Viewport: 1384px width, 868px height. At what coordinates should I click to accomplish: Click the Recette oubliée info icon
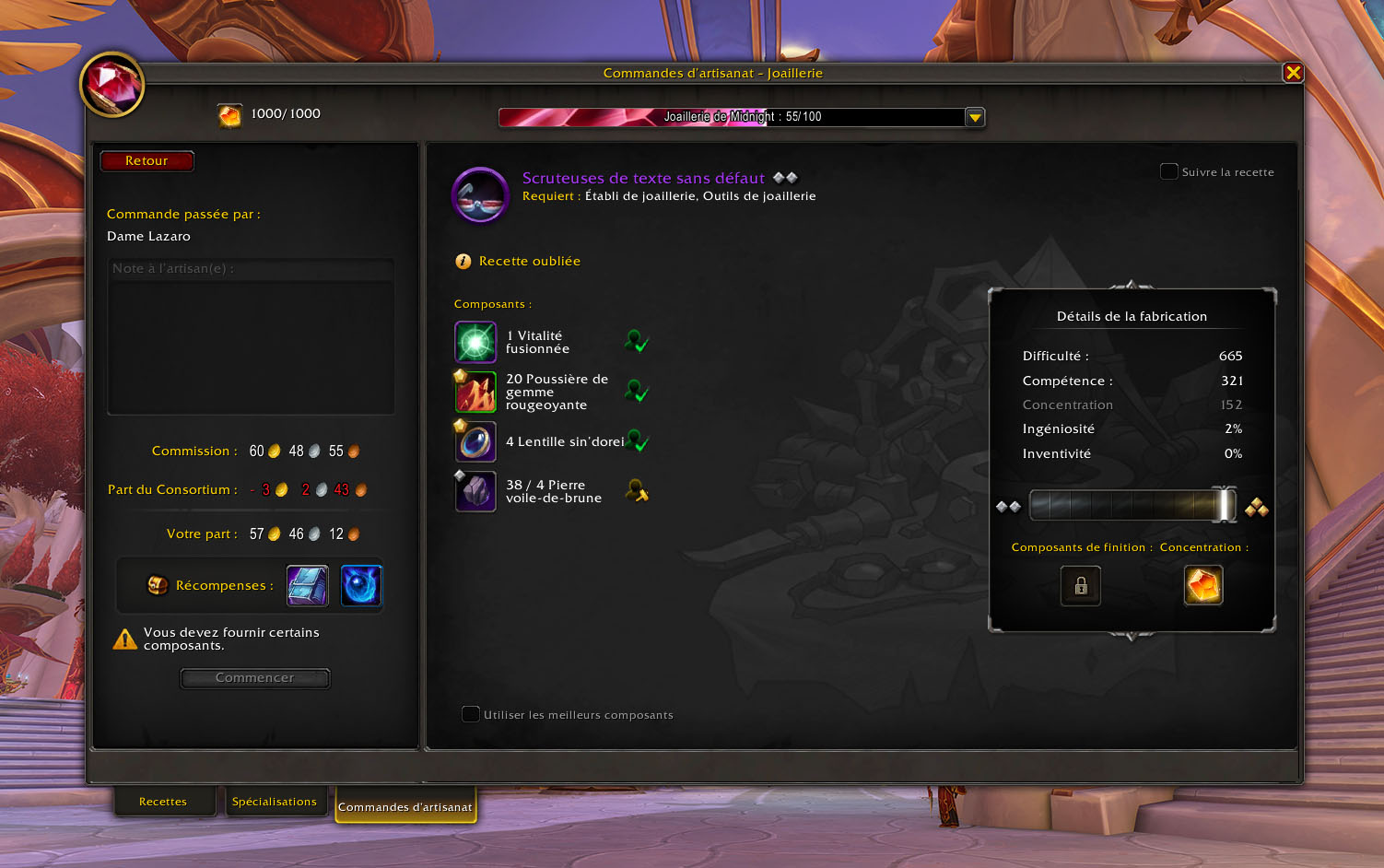point(463,262)
